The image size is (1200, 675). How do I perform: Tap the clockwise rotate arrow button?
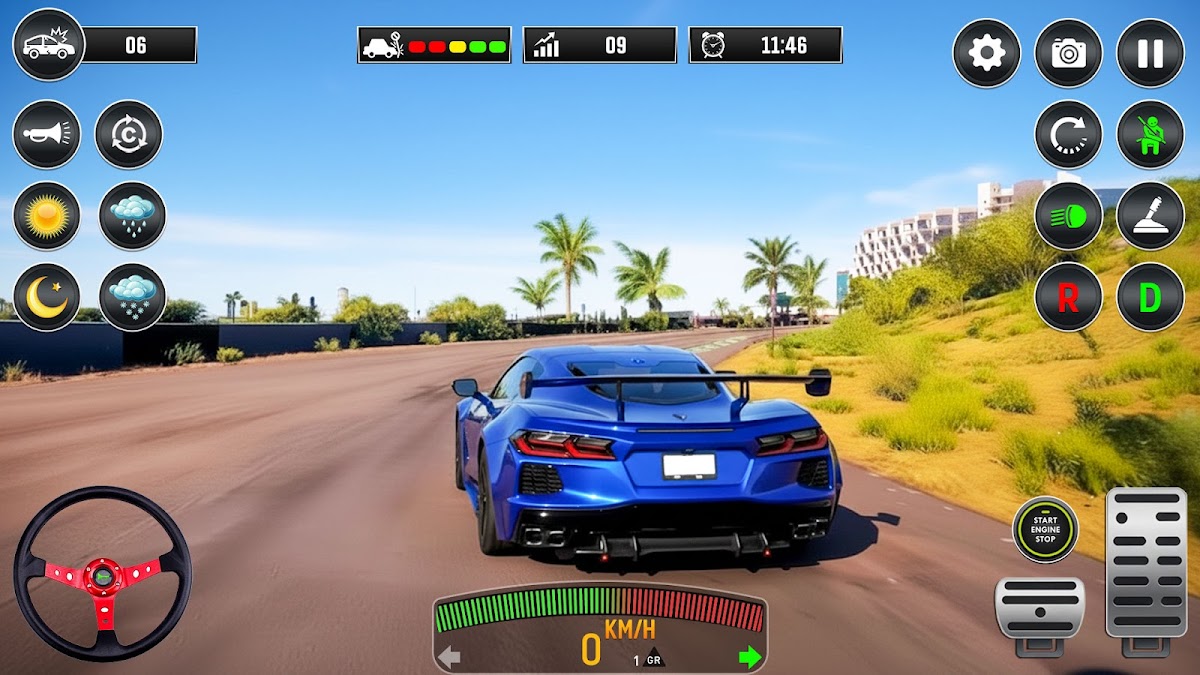(x=1068, y=134)
